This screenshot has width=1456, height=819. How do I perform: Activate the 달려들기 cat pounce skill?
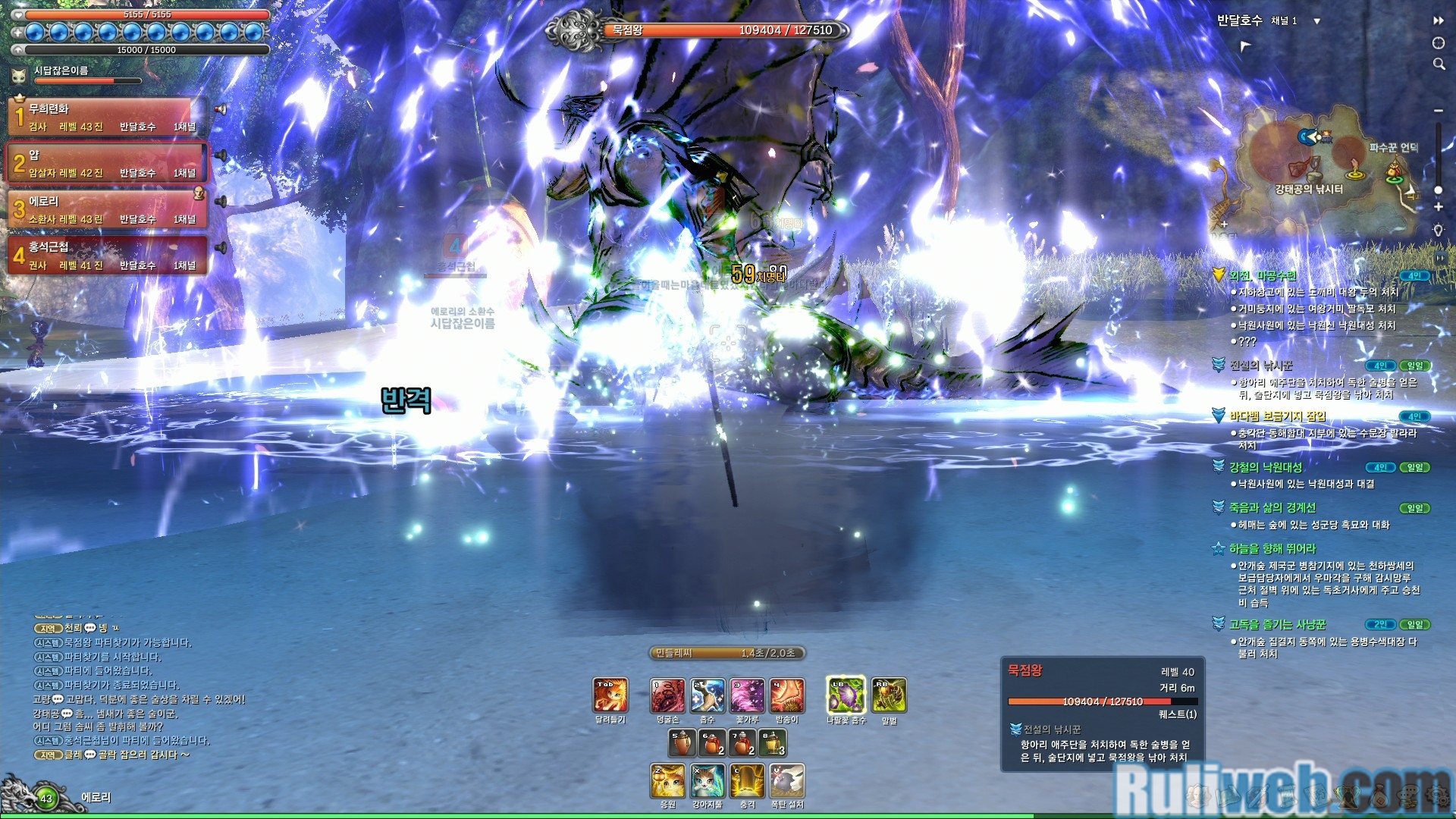coord(610,695)
